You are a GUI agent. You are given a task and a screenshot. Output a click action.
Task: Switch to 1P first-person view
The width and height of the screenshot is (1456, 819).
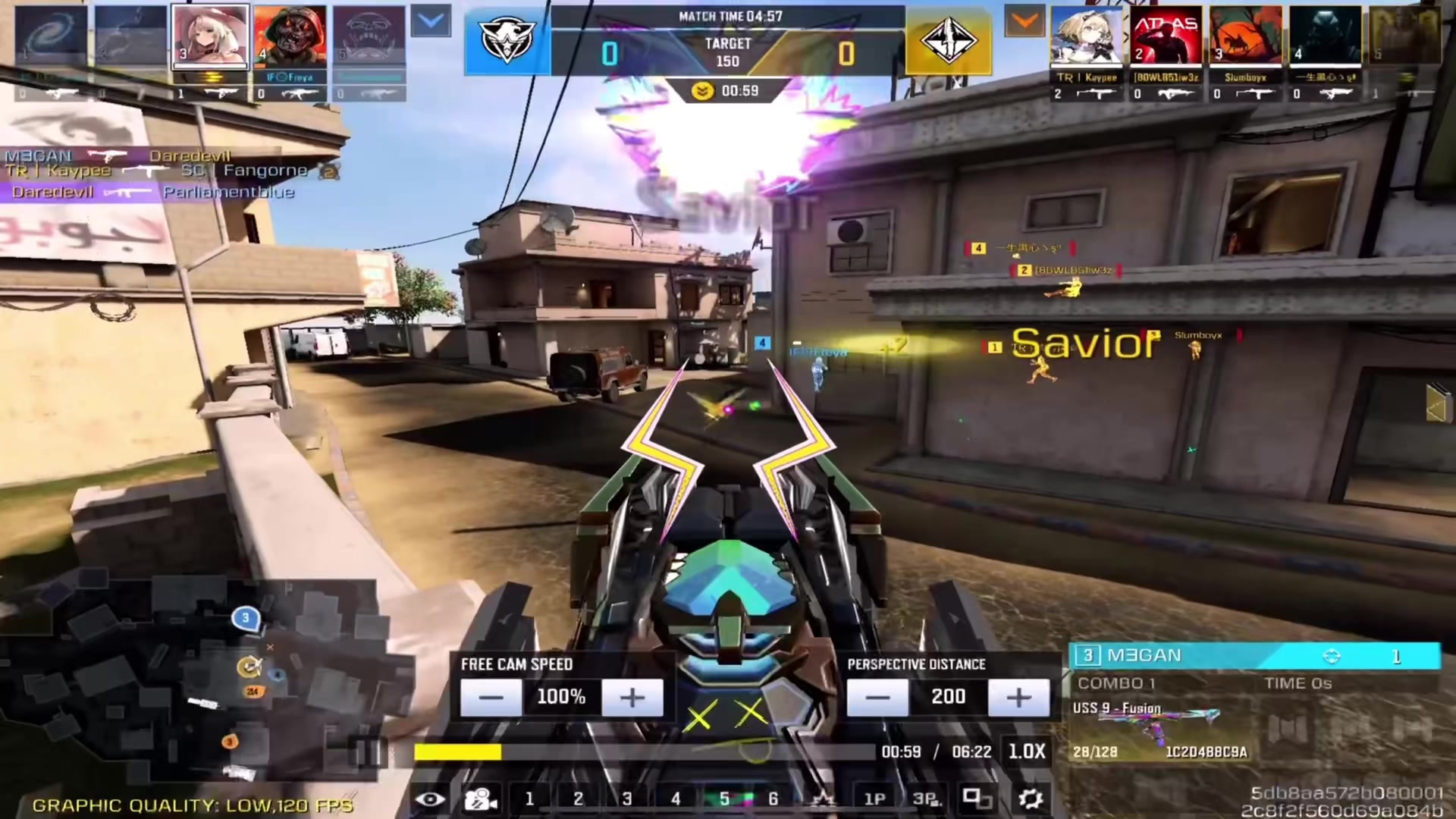(x=874, y=799)
